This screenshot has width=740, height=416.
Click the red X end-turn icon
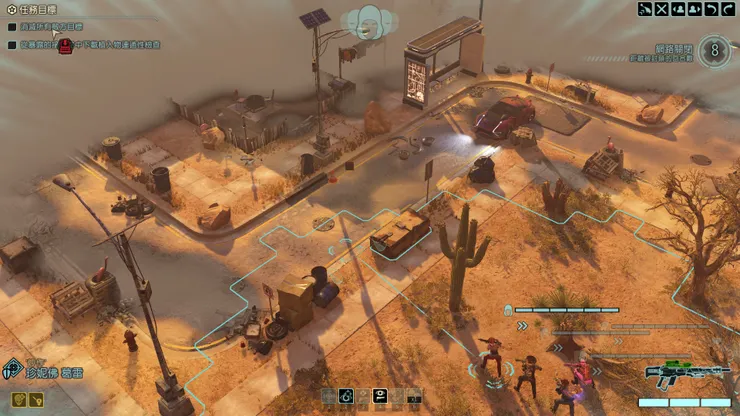[x=661, y=9]
